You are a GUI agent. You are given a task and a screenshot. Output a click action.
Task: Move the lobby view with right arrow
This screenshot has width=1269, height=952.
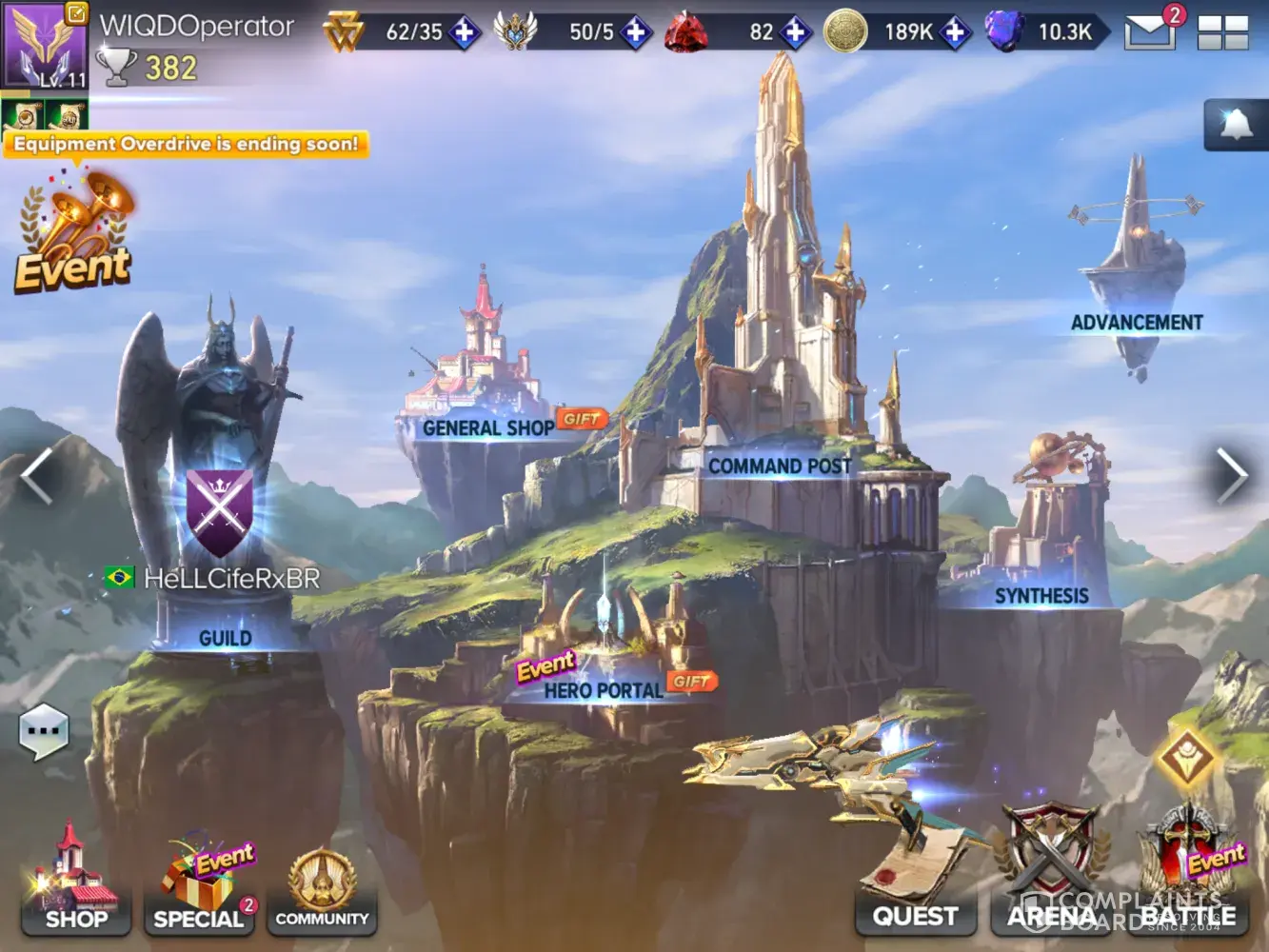(x=1231, y=474)
